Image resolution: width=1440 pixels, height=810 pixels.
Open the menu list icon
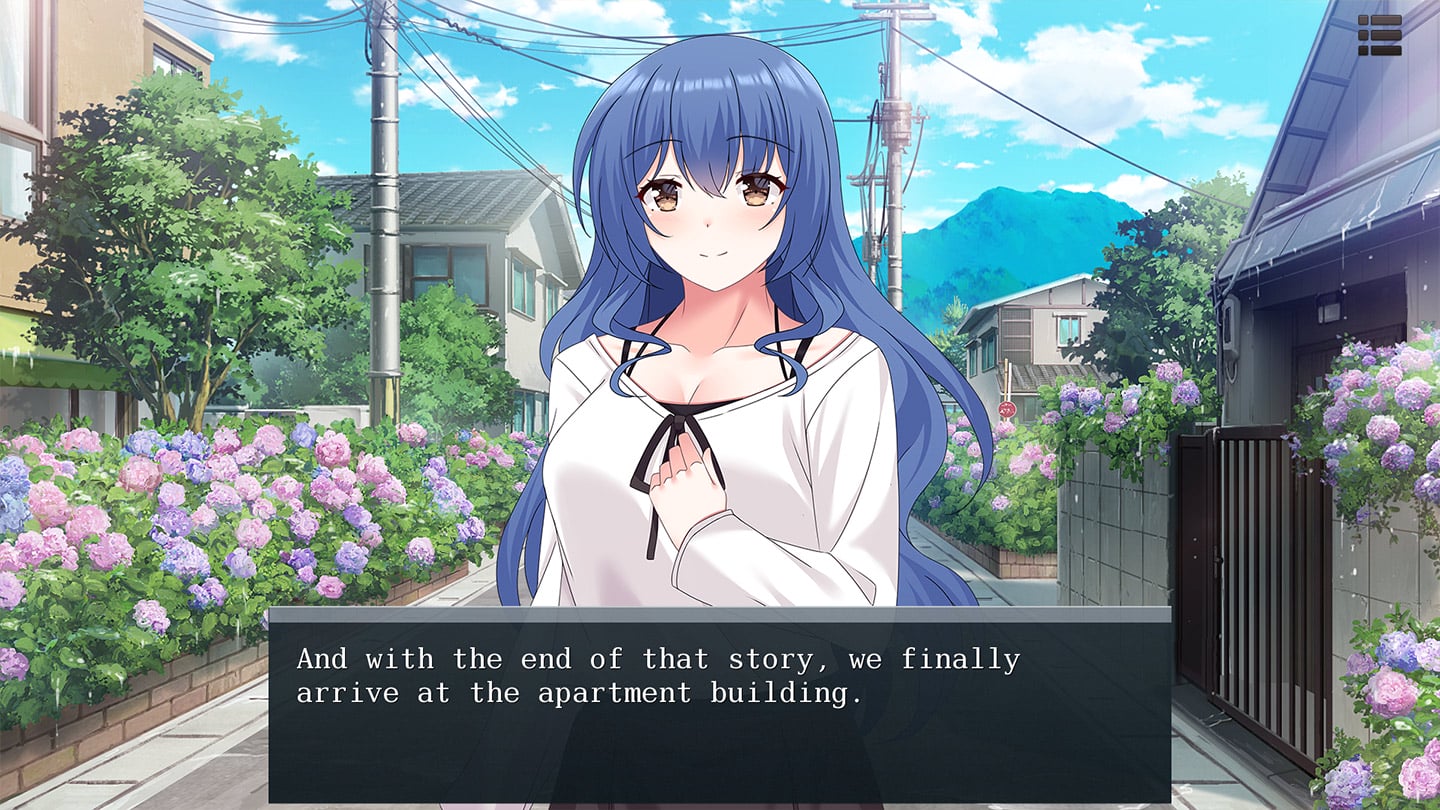(x=1379, y=35)
